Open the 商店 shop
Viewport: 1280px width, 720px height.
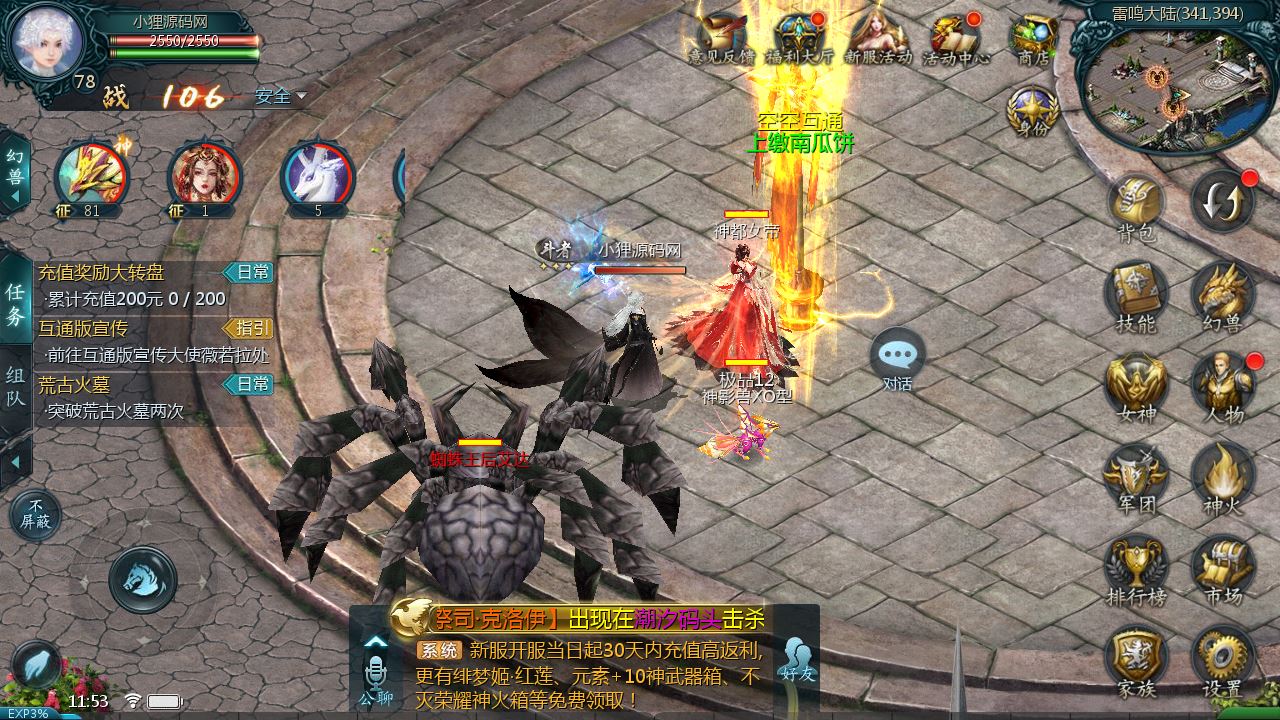click(1033, 38)
